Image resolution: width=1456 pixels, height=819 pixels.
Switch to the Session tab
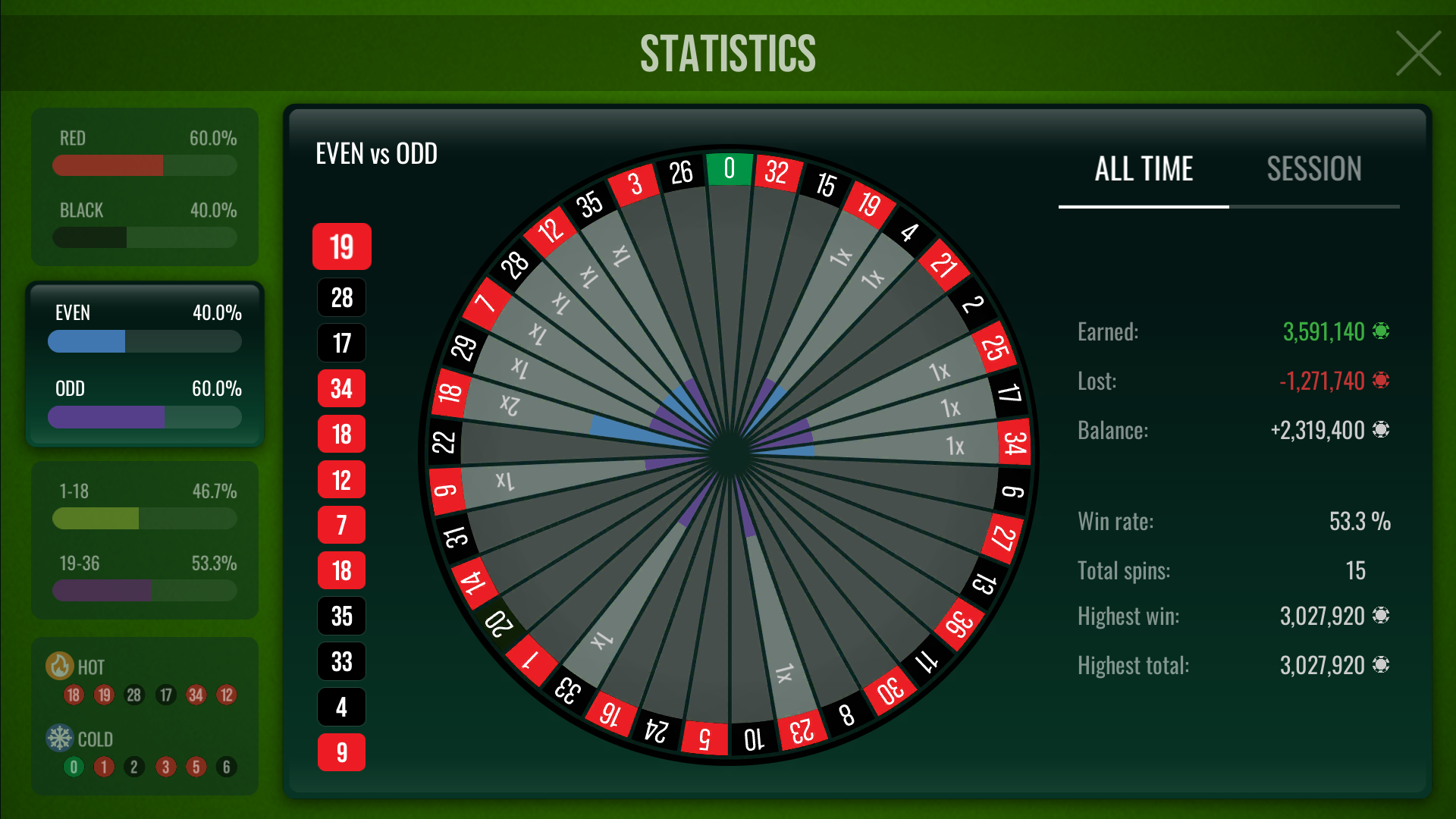pos(1313,170)
